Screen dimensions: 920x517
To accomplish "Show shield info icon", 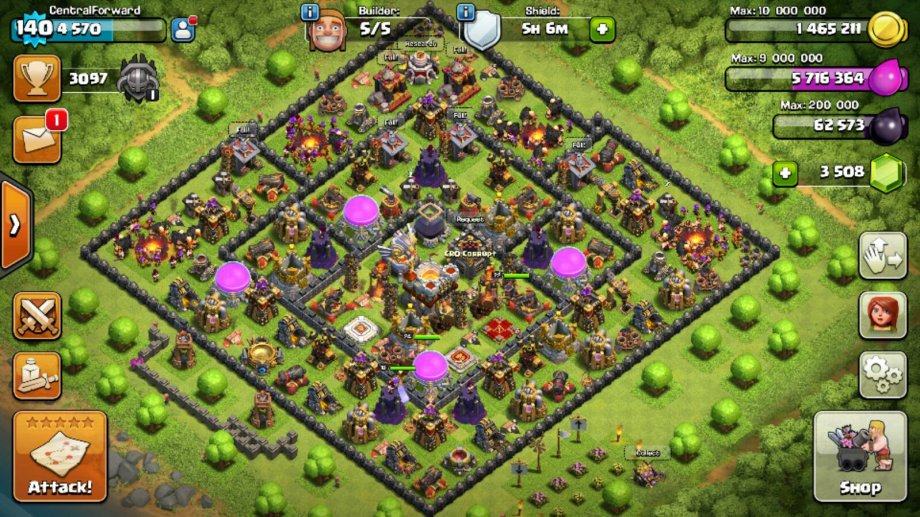I will (465, 13).
